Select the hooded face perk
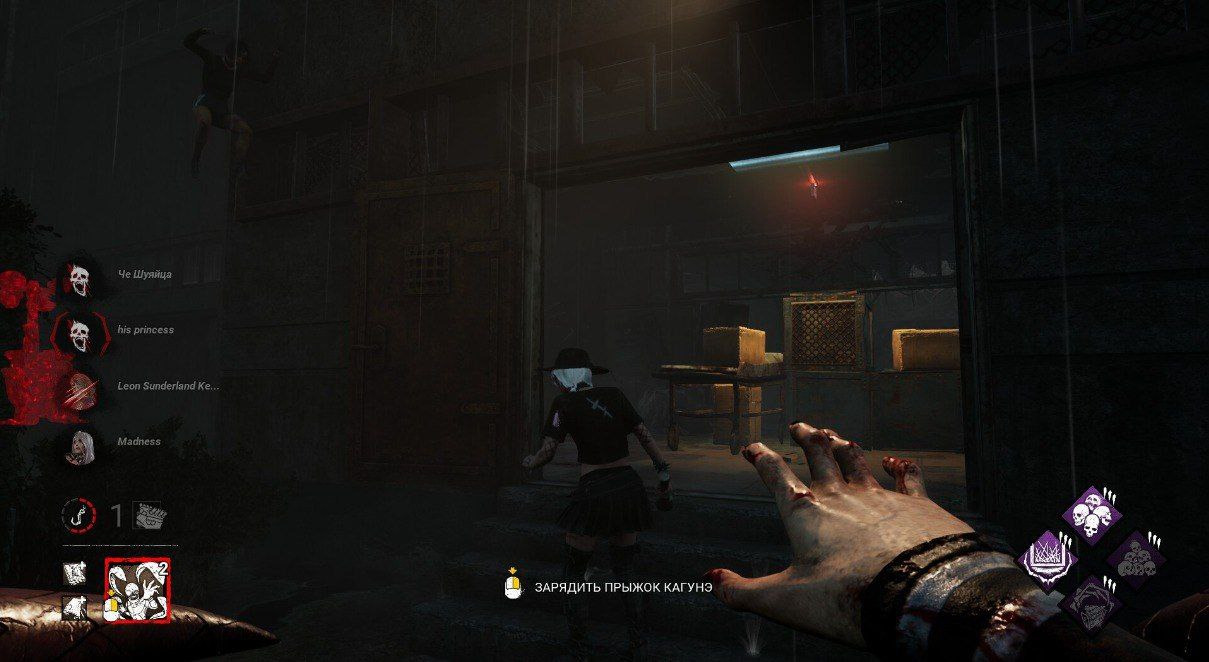This screenshot has width=1209, height=662. [1090, 602]
